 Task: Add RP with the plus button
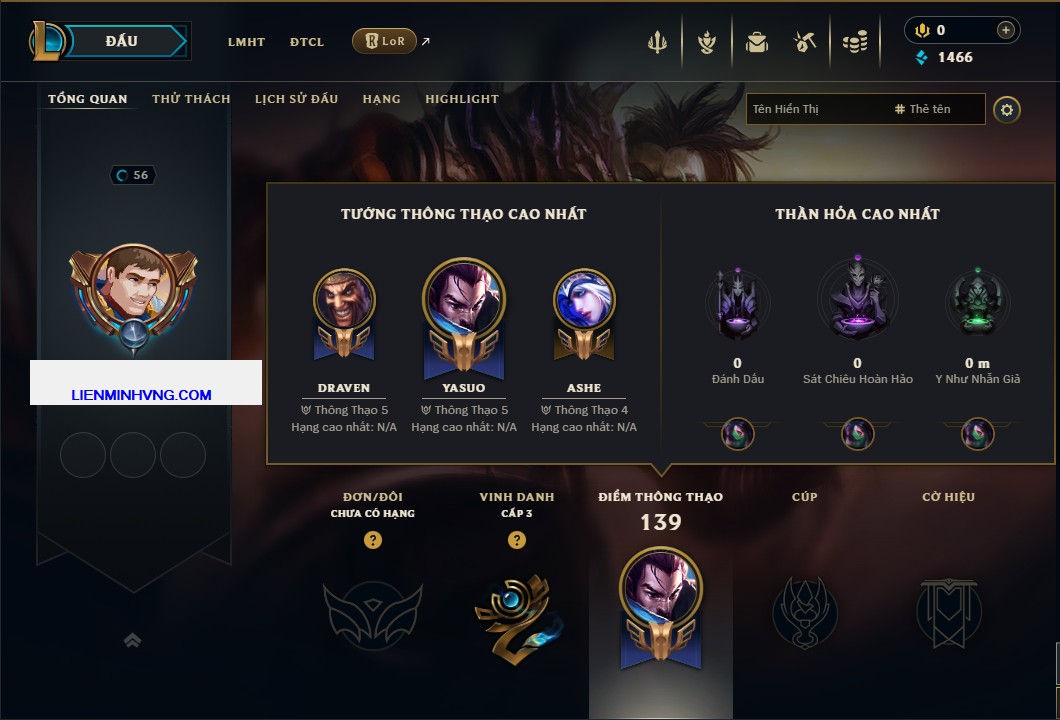coord(1005,30)
